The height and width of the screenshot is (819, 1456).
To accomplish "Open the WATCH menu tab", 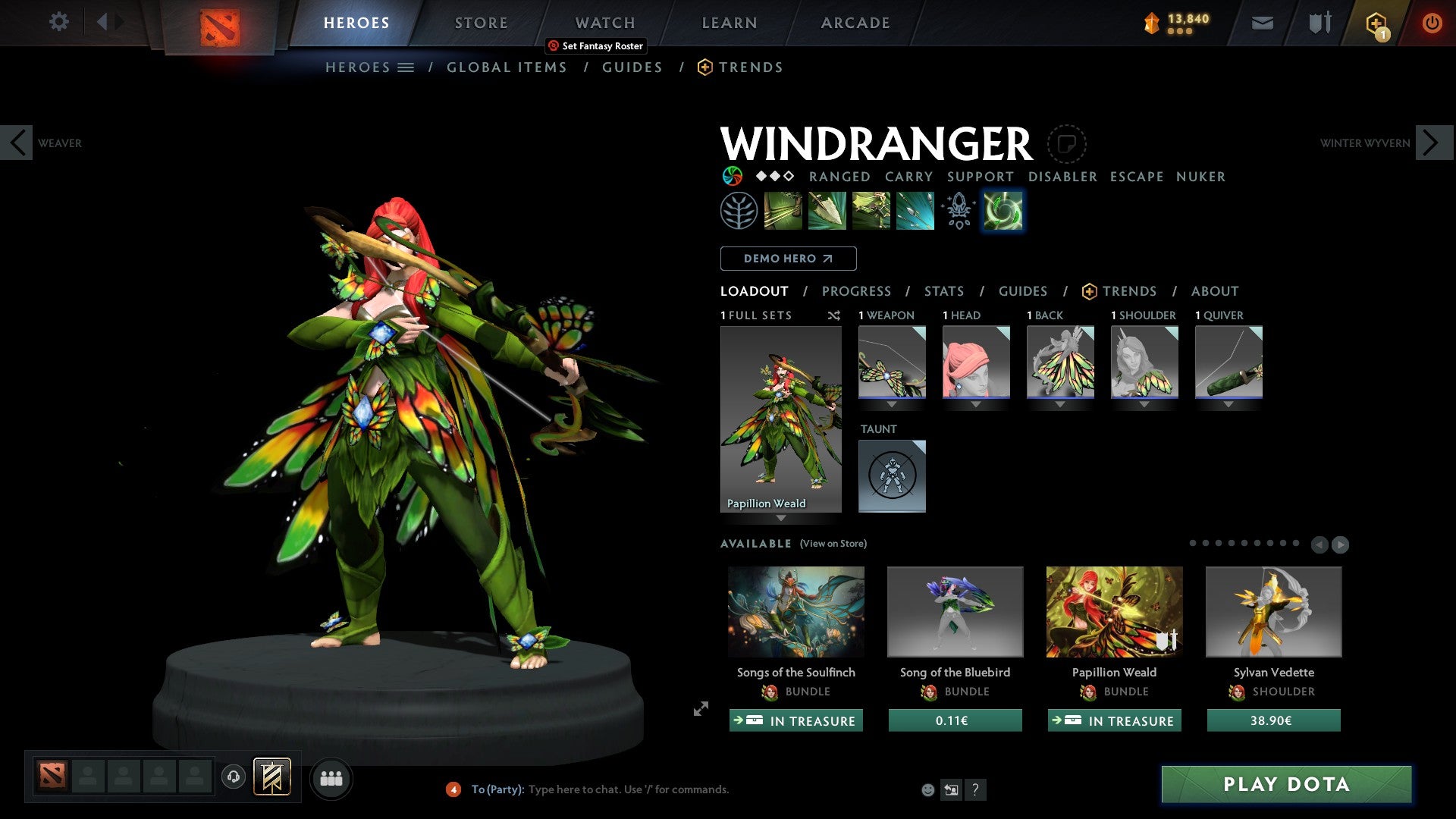I will (604, 22).
